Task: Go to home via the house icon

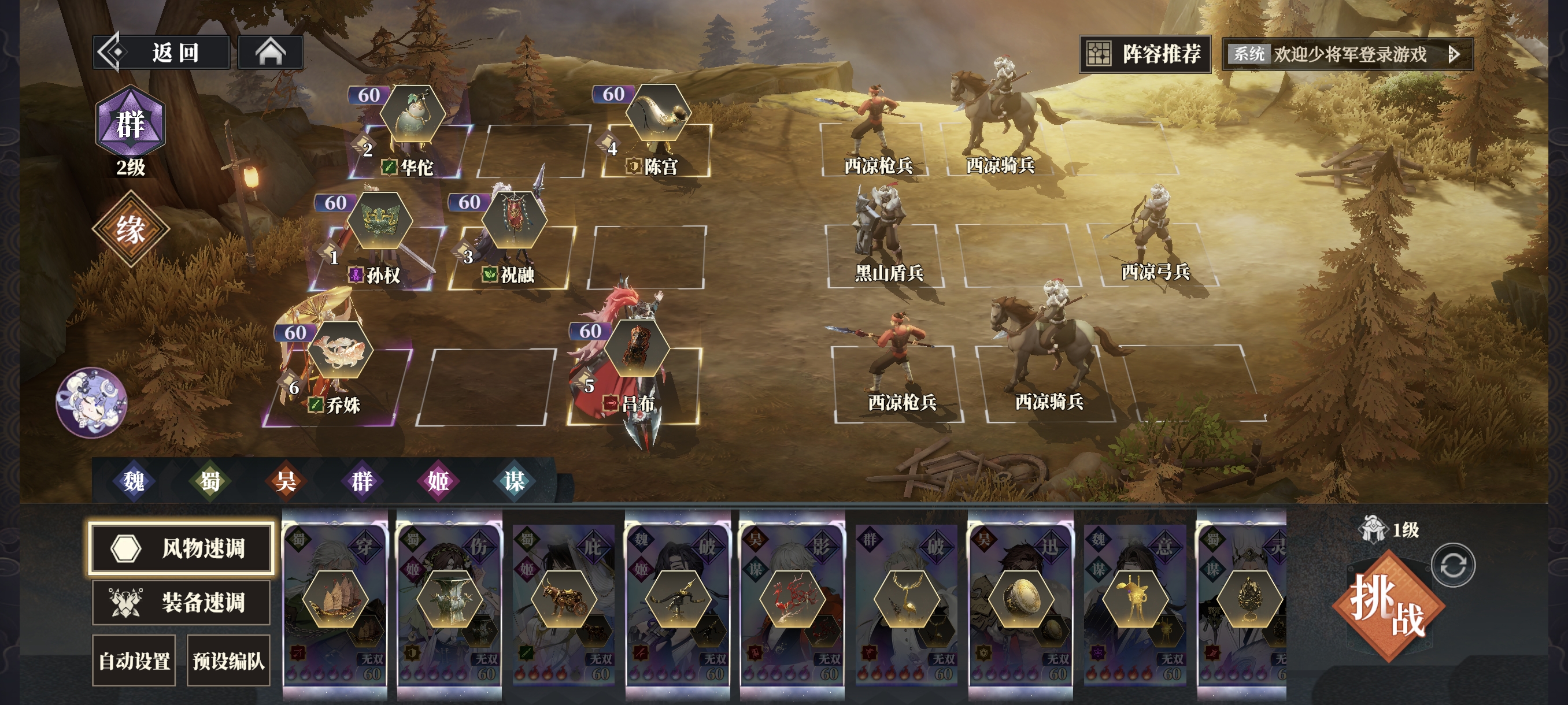Action: click(270, 53)
